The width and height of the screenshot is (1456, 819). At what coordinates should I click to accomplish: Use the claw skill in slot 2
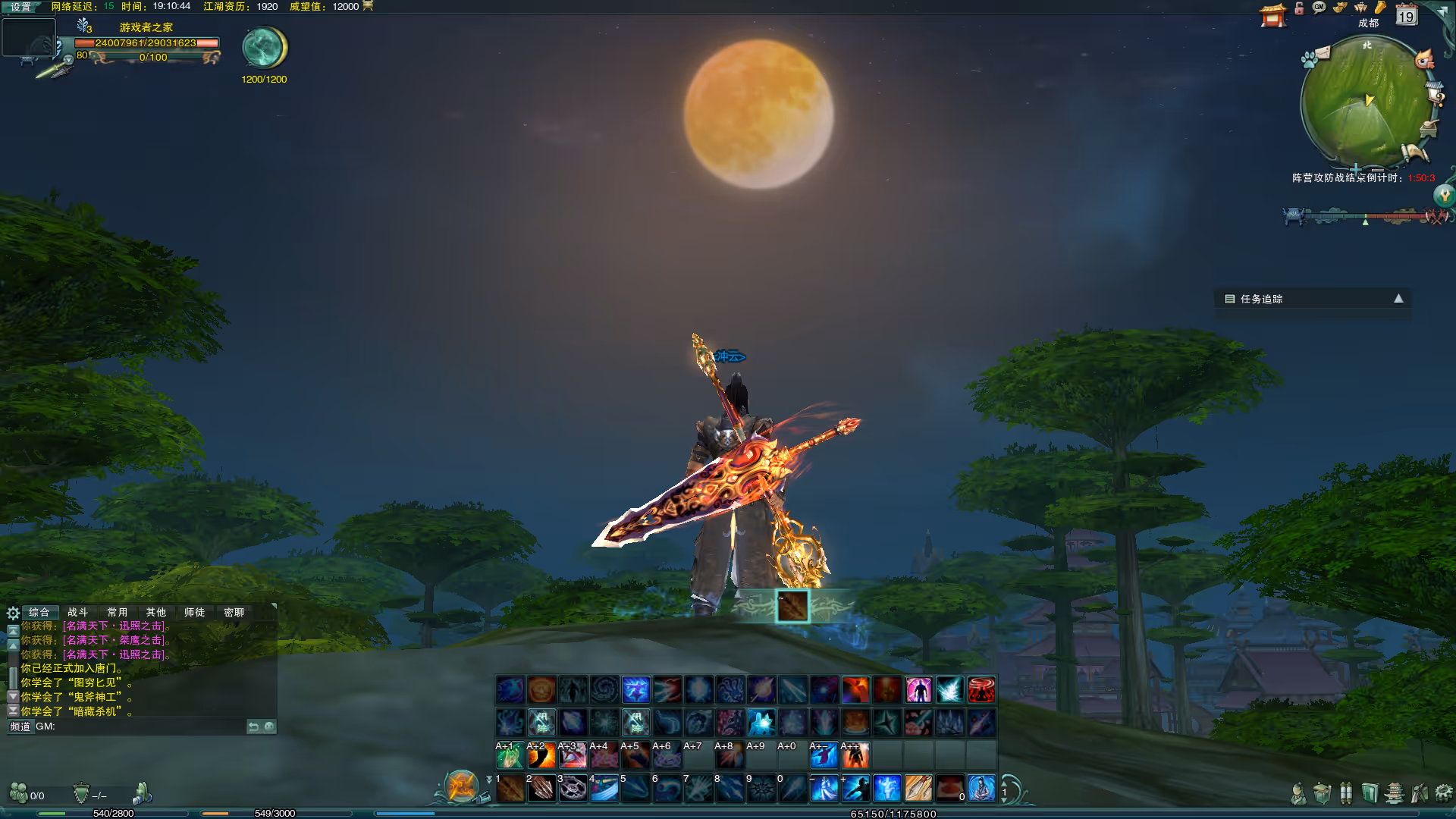541,789
